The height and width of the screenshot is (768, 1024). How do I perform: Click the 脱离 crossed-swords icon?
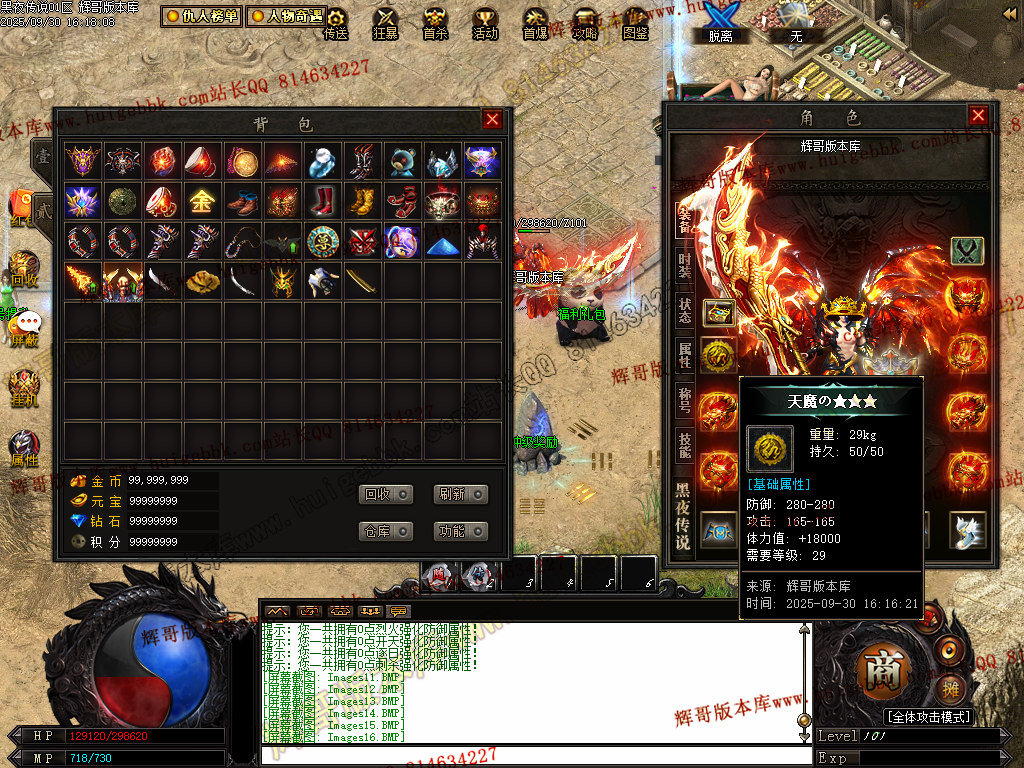719,22
